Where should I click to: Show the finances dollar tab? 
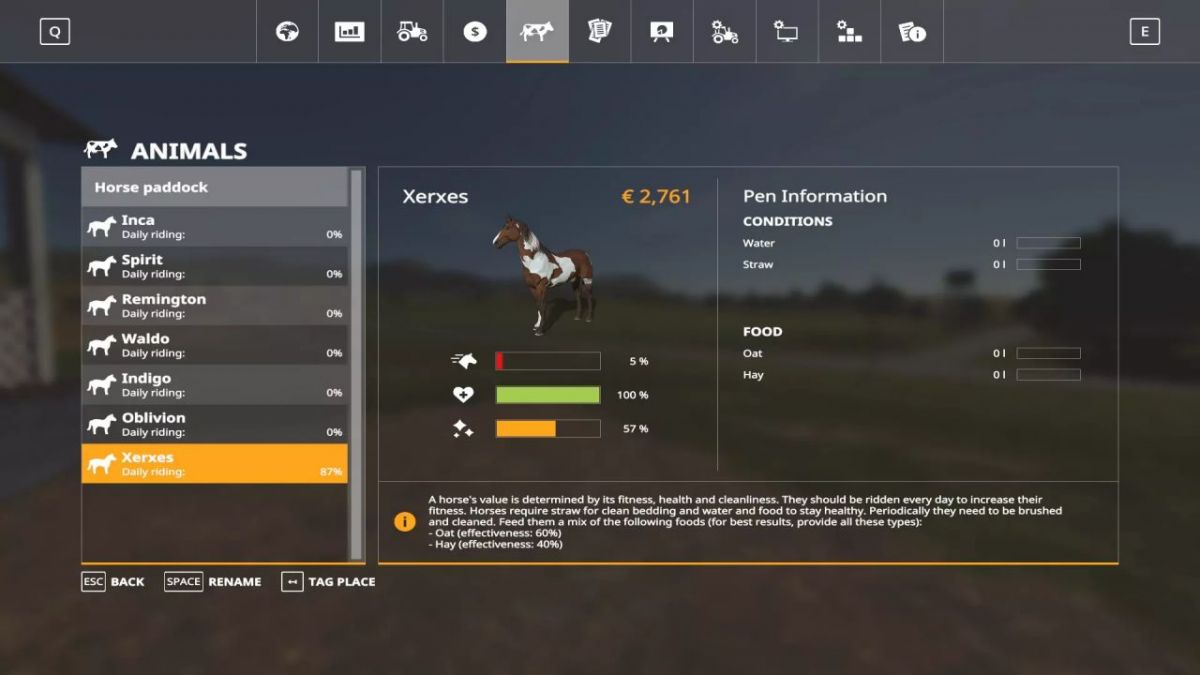click(x=474, y=31)
